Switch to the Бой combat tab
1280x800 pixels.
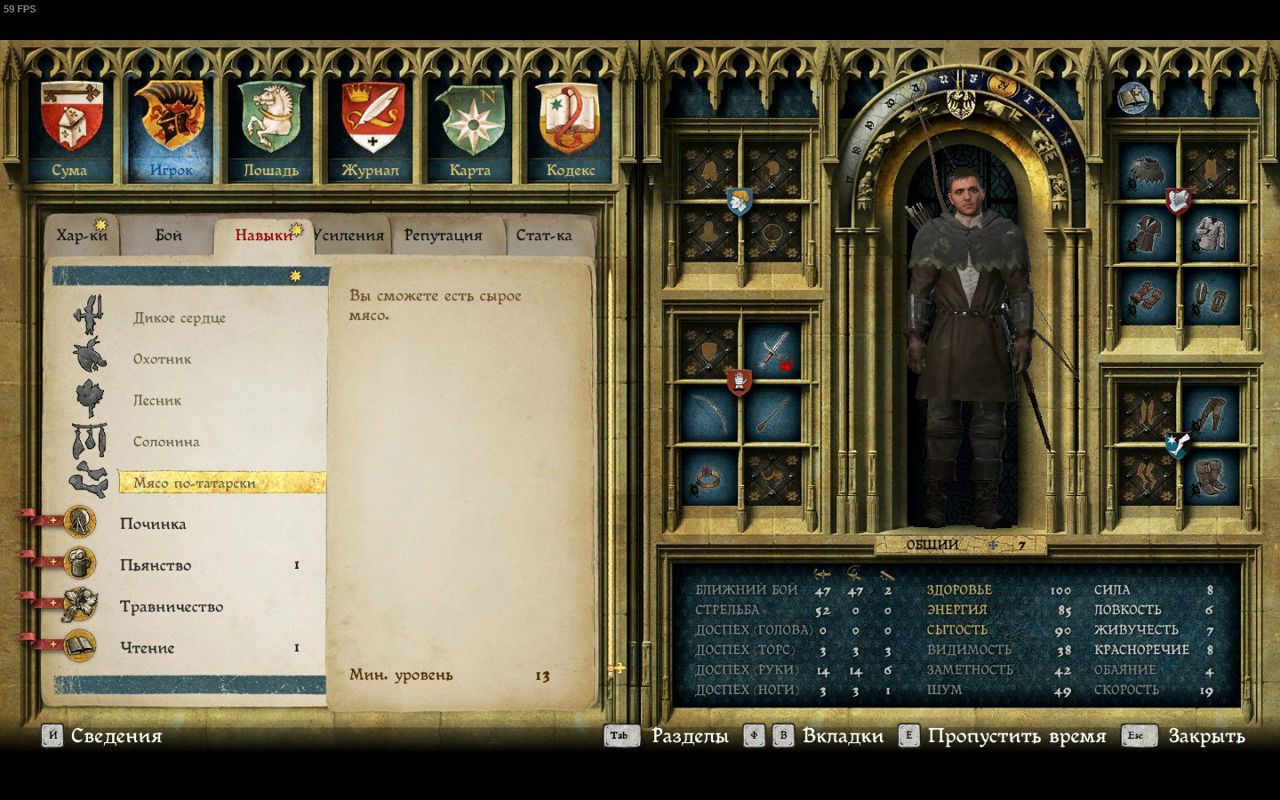click(169, 236)
